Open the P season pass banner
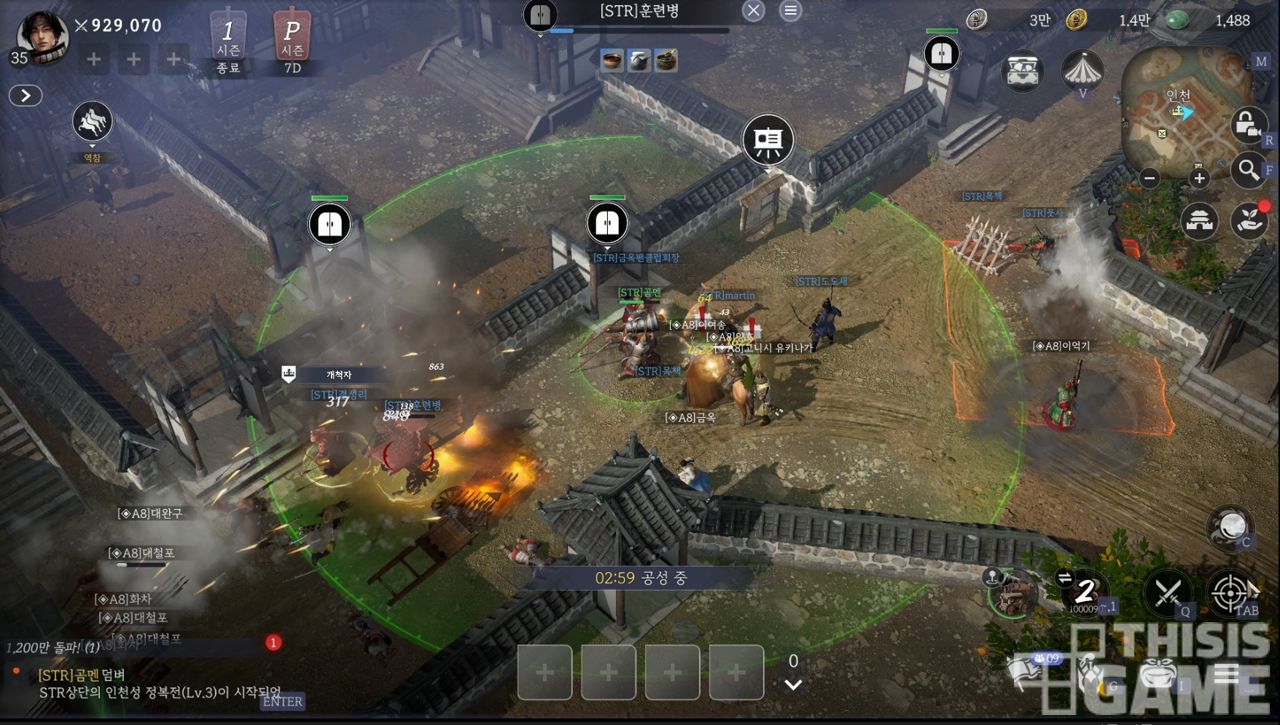Screen dimensions: 1280x725 tap(292, 42)
